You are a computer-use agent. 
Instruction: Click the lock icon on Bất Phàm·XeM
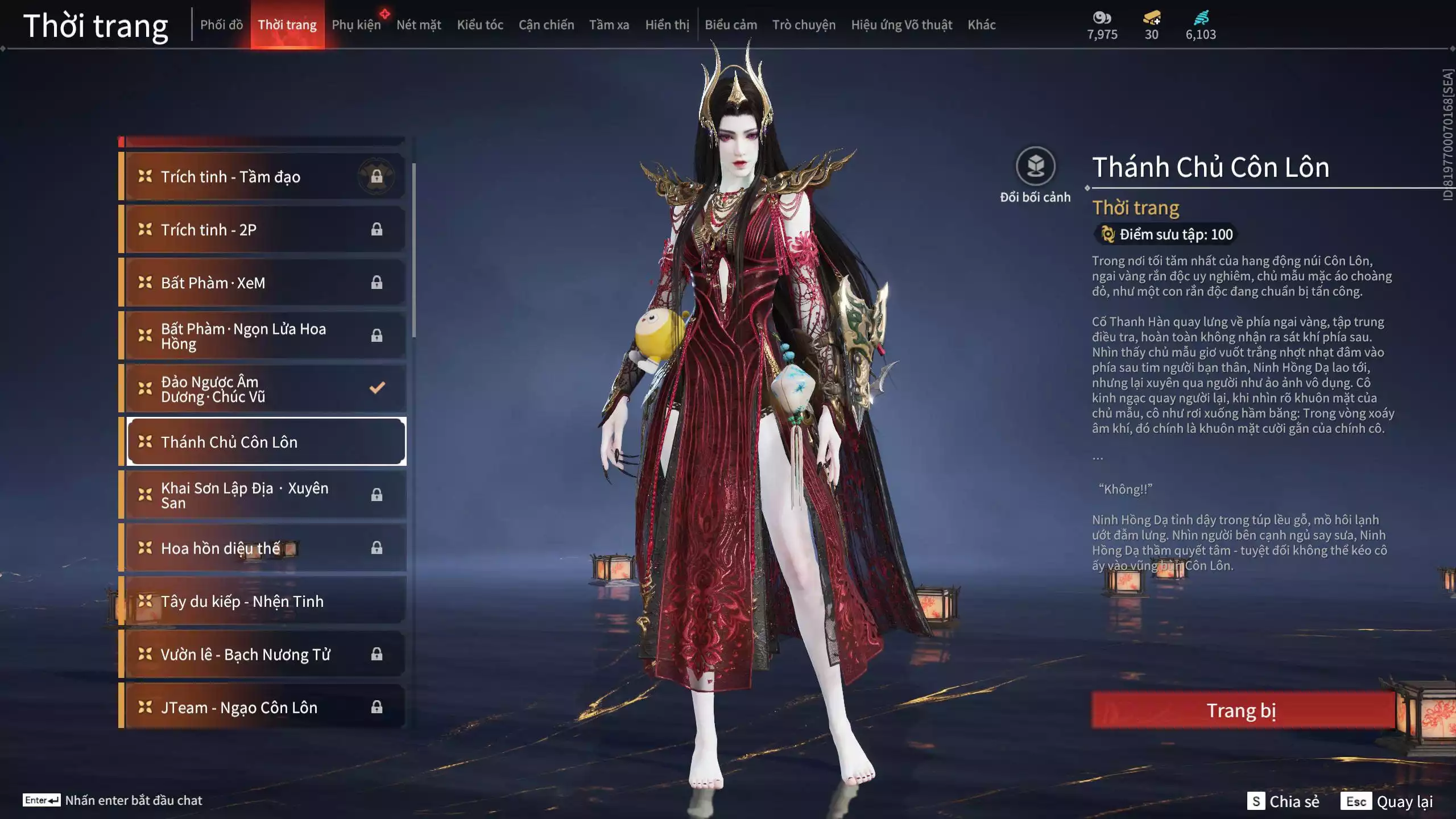click(377, 283)
